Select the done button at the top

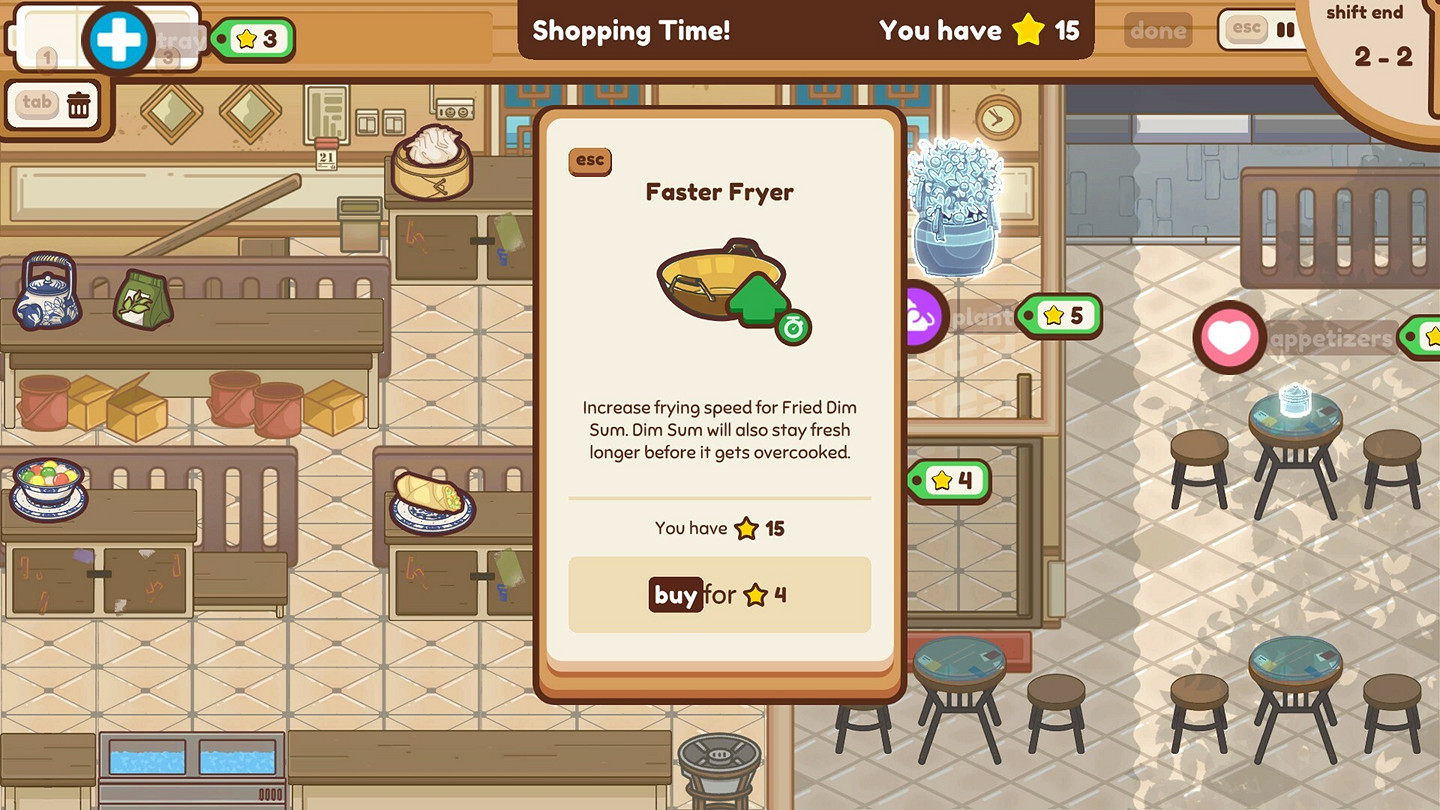(x=1157, y=30)
